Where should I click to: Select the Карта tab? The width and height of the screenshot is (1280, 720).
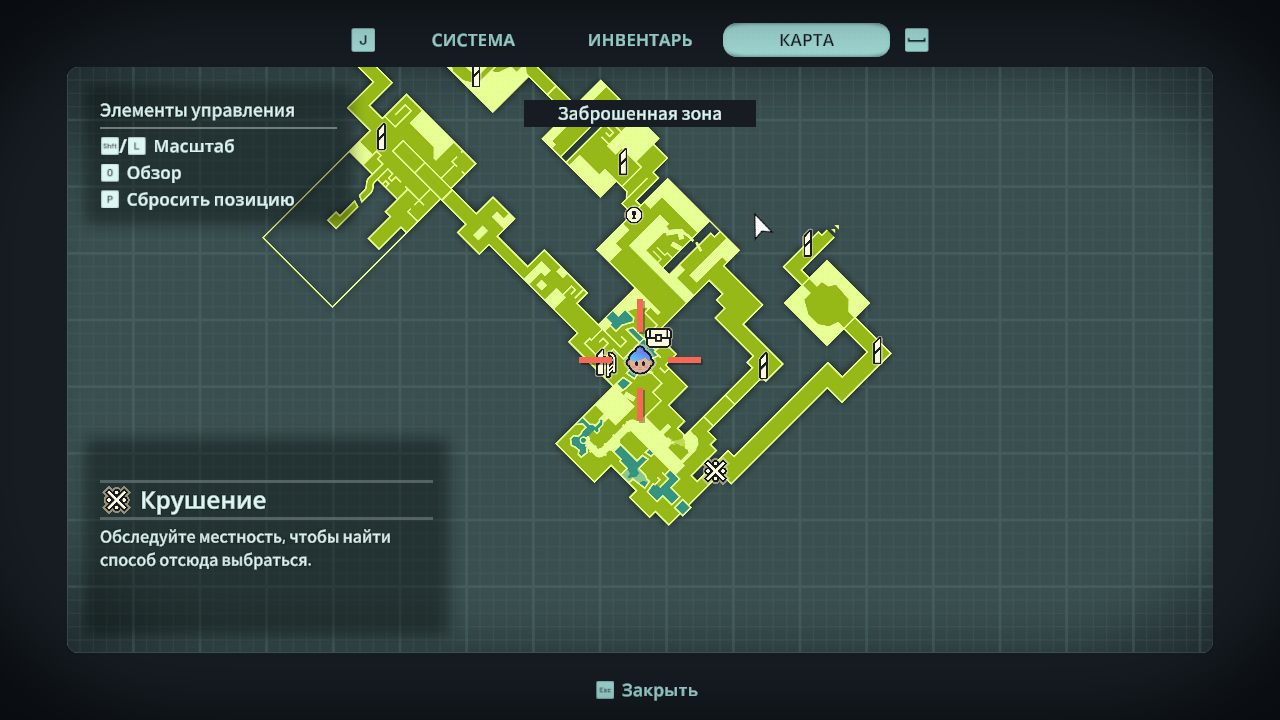[806, 40]
